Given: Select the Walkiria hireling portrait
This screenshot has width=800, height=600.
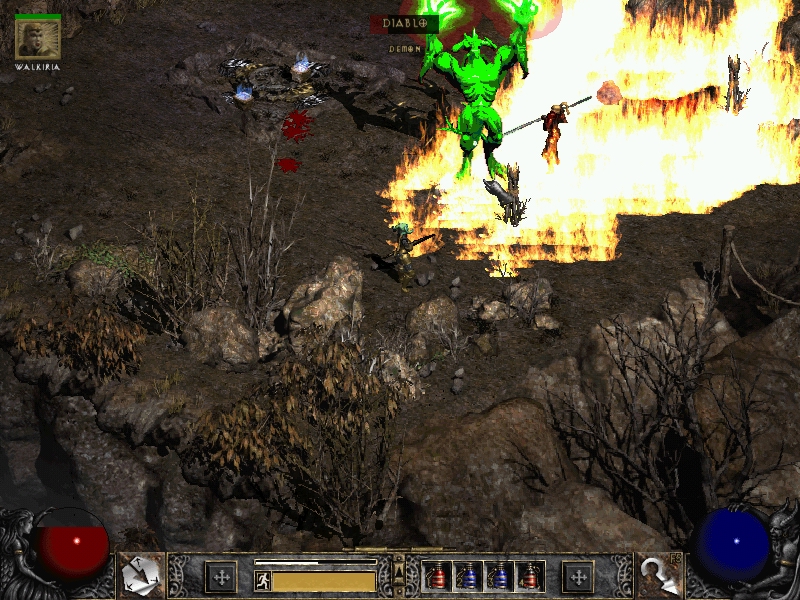Looking at the screenshot, I should (x=38, y=39).
